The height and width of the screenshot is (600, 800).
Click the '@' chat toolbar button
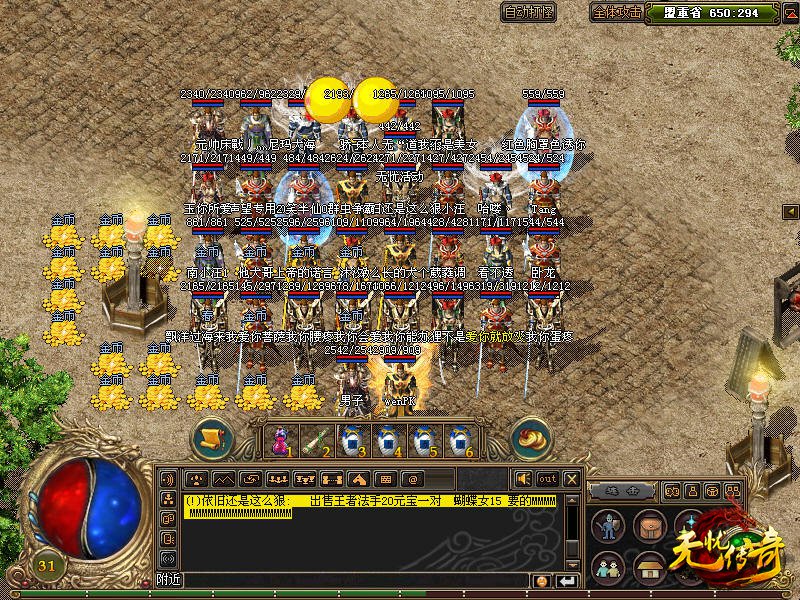coord(412,479)
